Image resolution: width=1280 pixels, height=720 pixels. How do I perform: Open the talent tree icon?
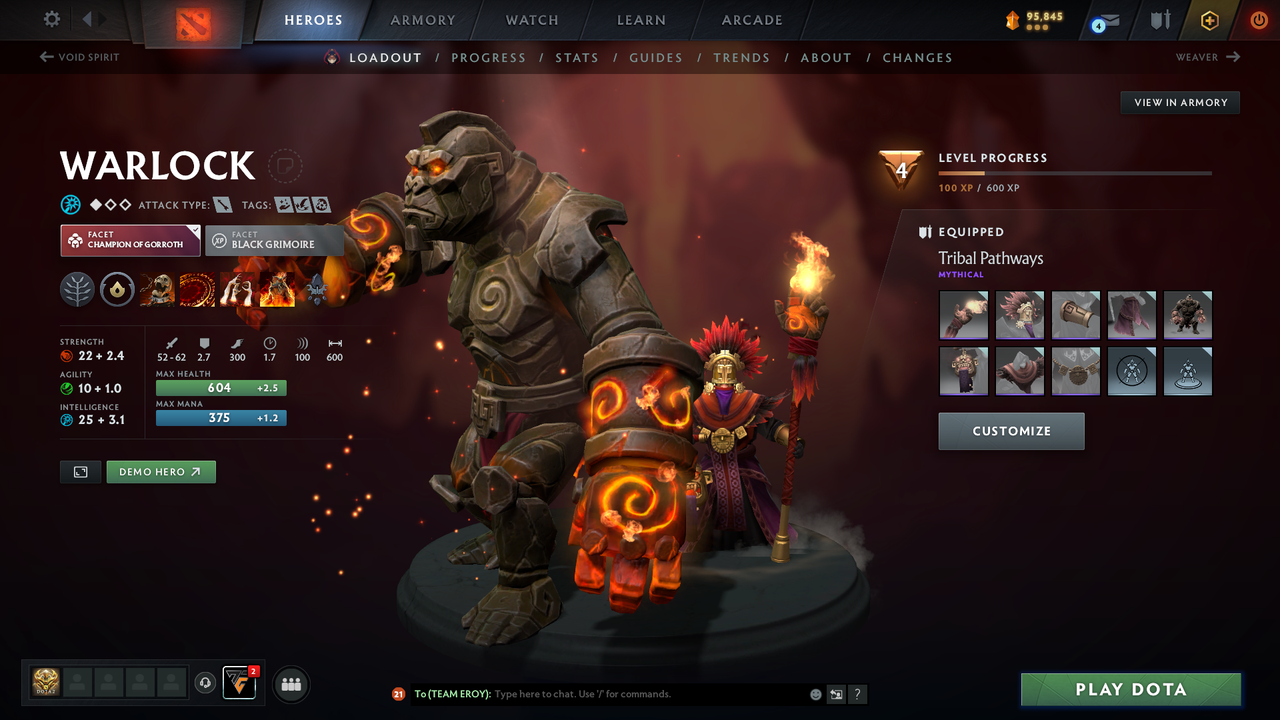click(77, 290)
